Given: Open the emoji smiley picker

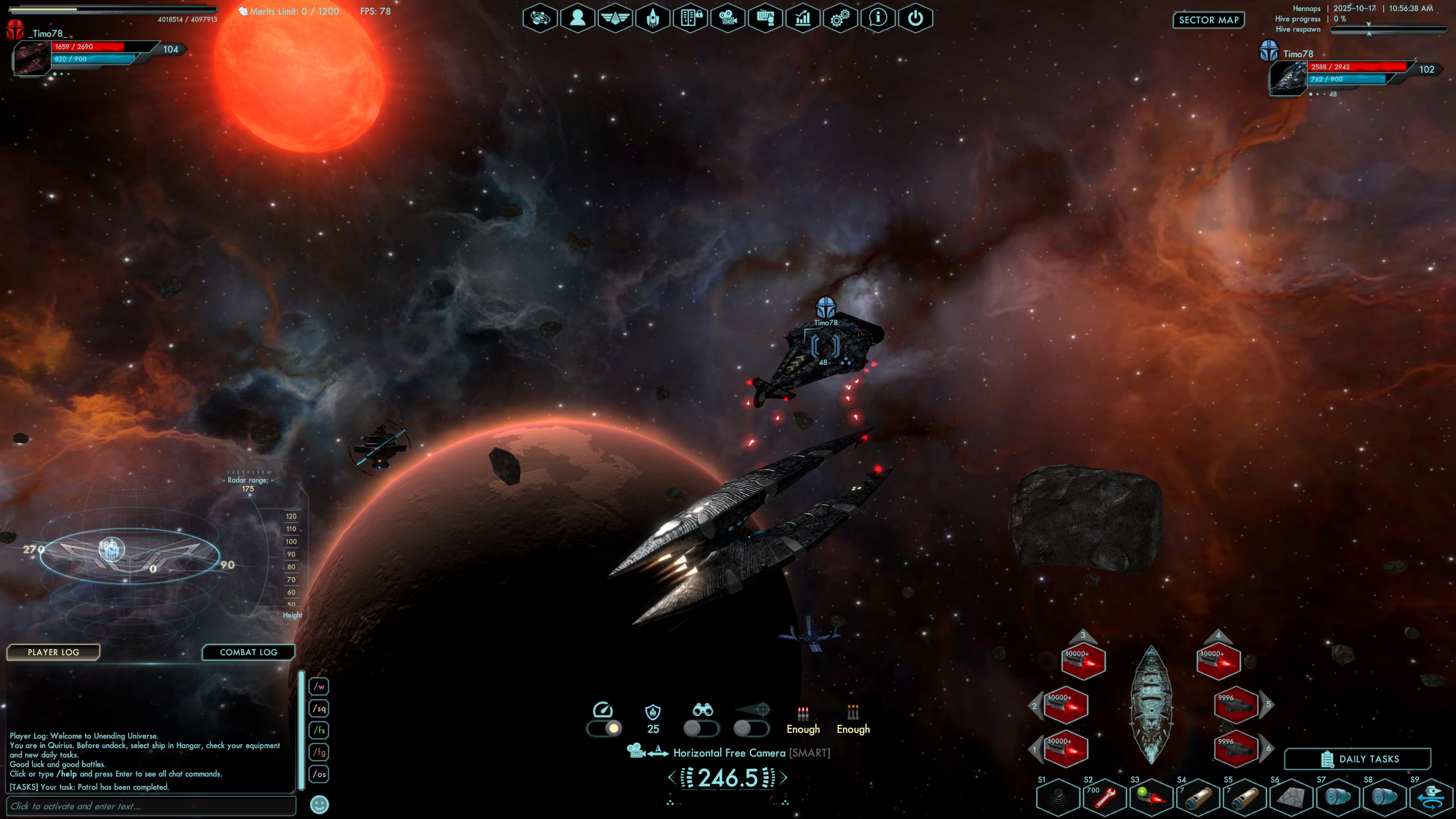Looking at the screenshot, I should click(319, 805).
